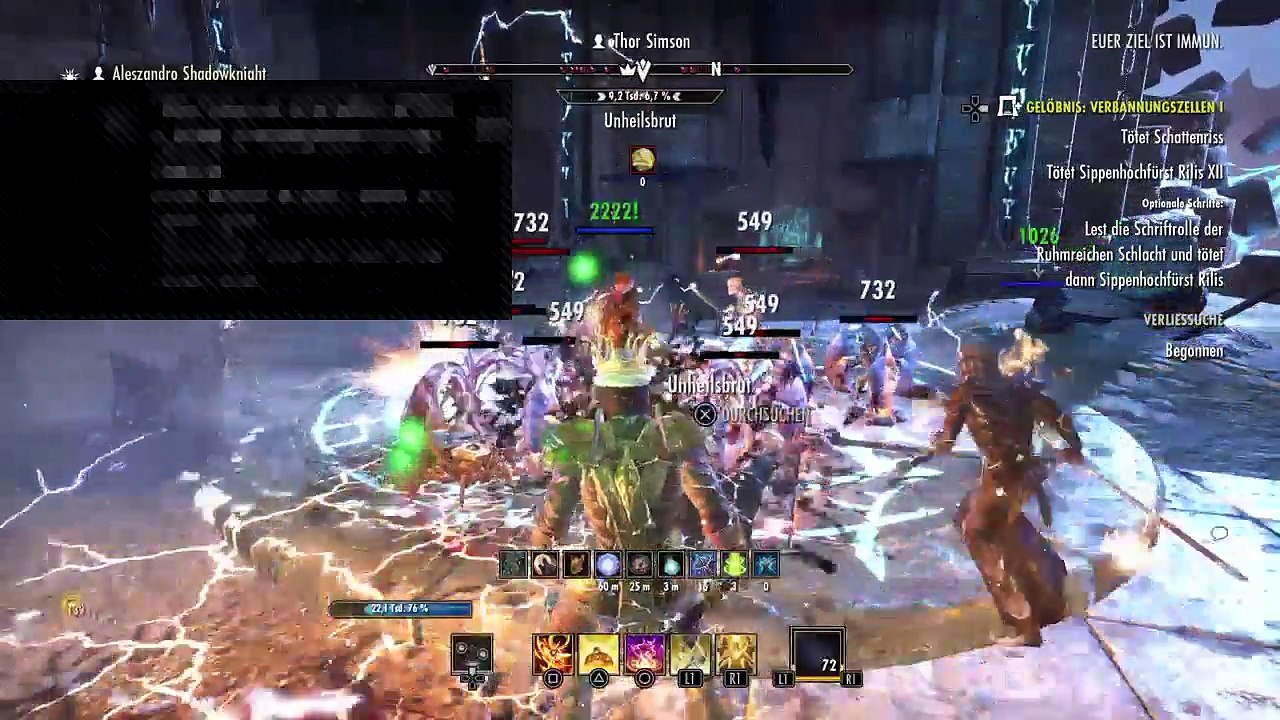Screen dimensions: 1280x720
Task: Check the crescent moon buff icon
Action: point(544,565)
